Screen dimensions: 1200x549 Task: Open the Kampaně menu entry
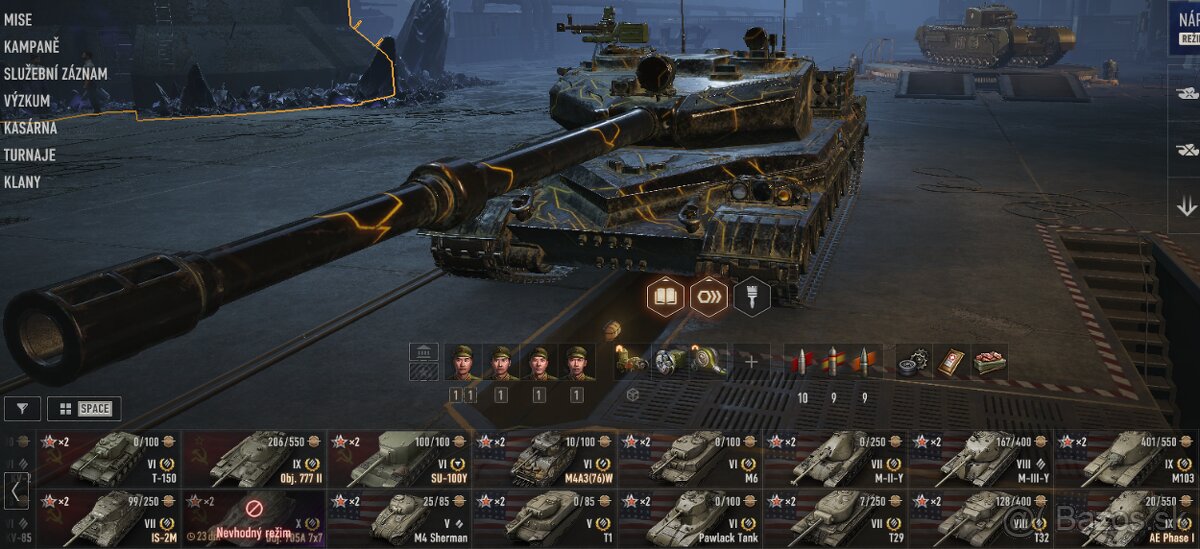(x=31, y=47)
